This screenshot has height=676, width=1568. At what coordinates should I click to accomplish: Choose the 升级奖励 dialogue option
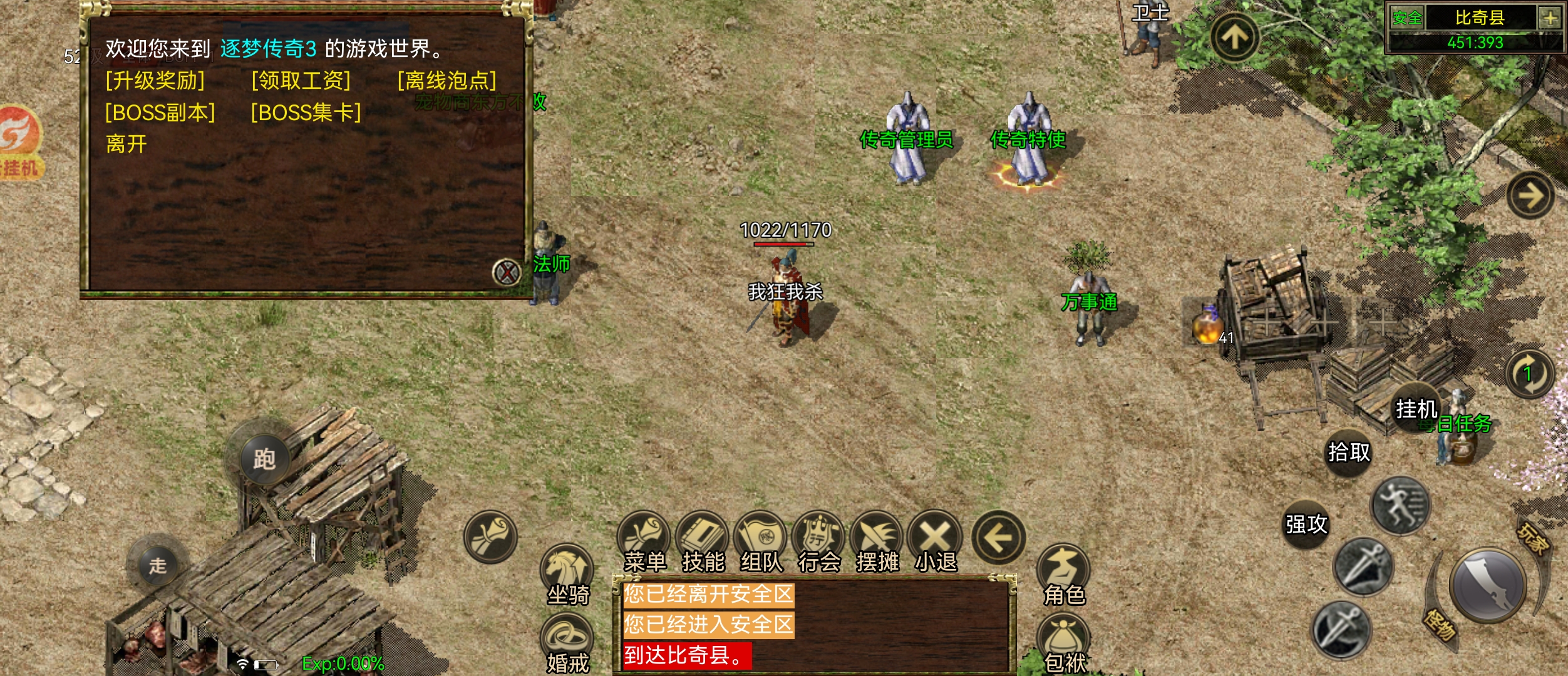[x=155, y=81]
